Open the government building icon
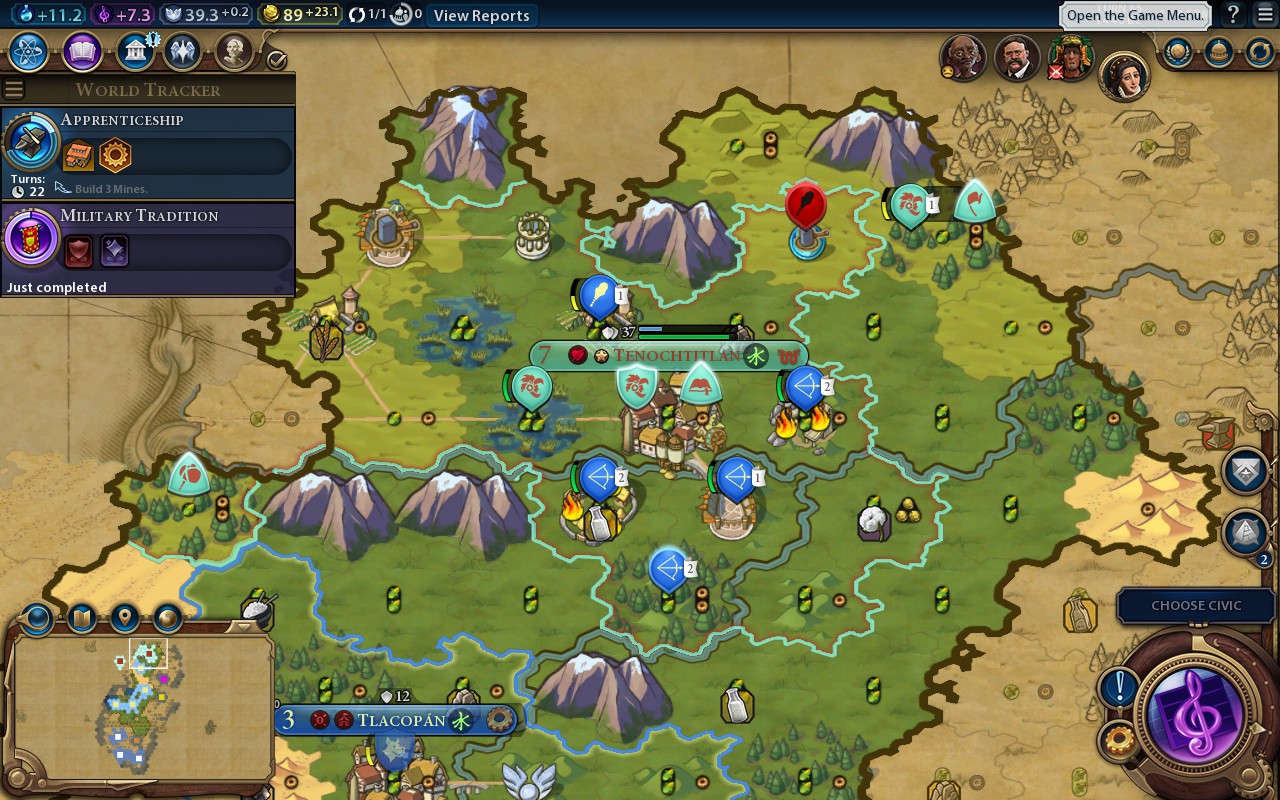The height and width of the screenshot is (800, 1280). point(134,51)
